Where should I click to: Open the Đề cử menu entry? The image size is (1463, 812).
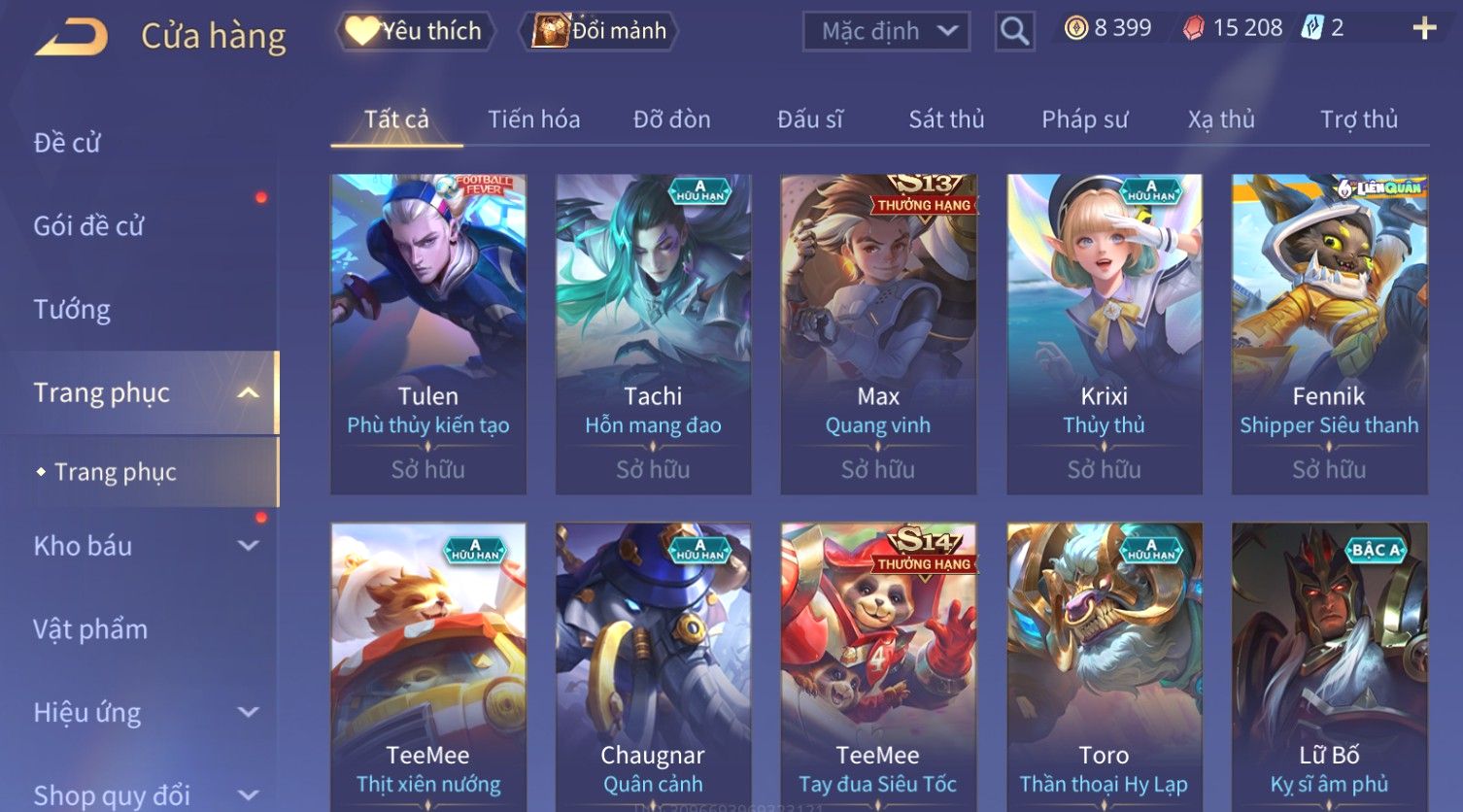[67, 143]
